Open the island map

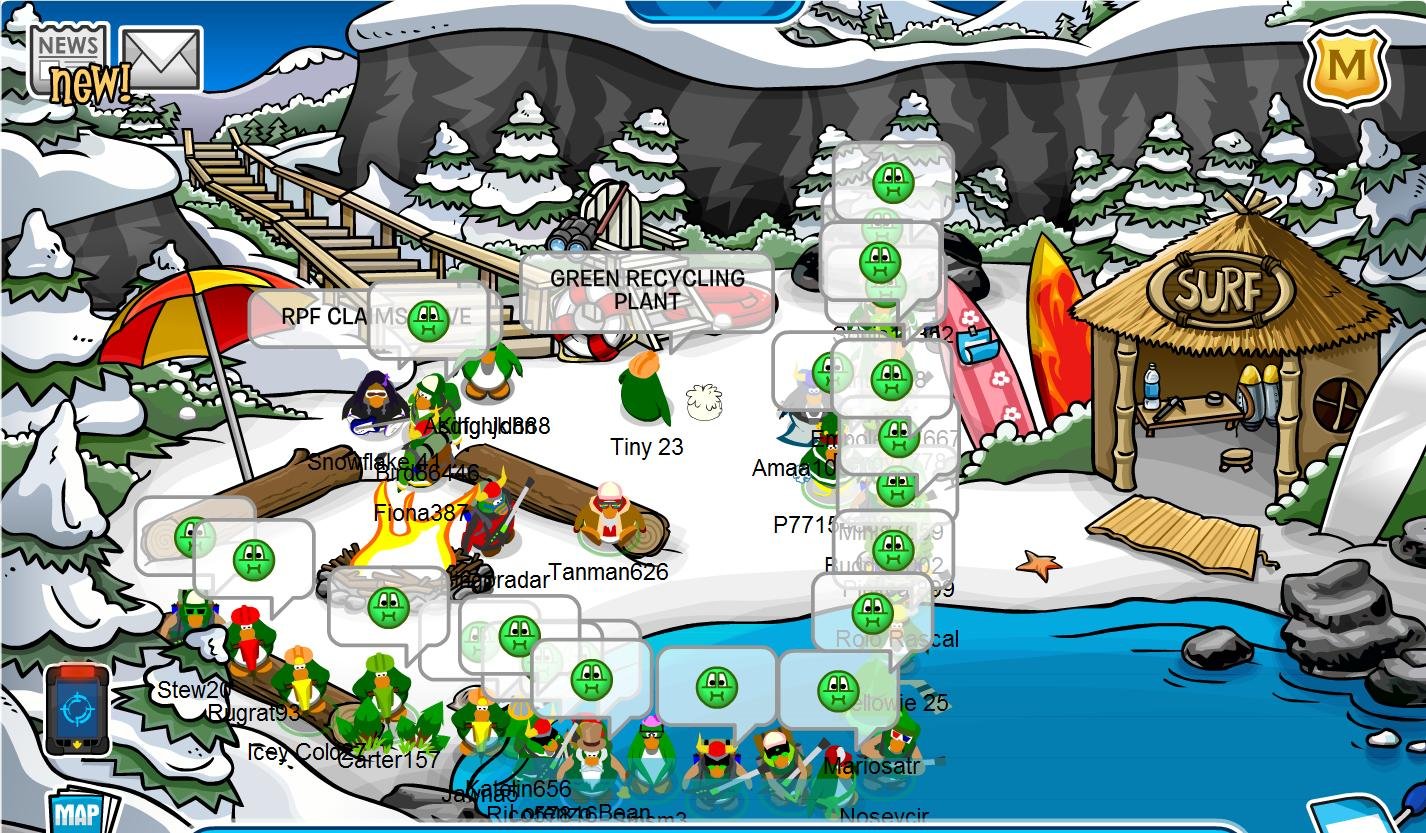pyautogui.click(x=78, y=812)
